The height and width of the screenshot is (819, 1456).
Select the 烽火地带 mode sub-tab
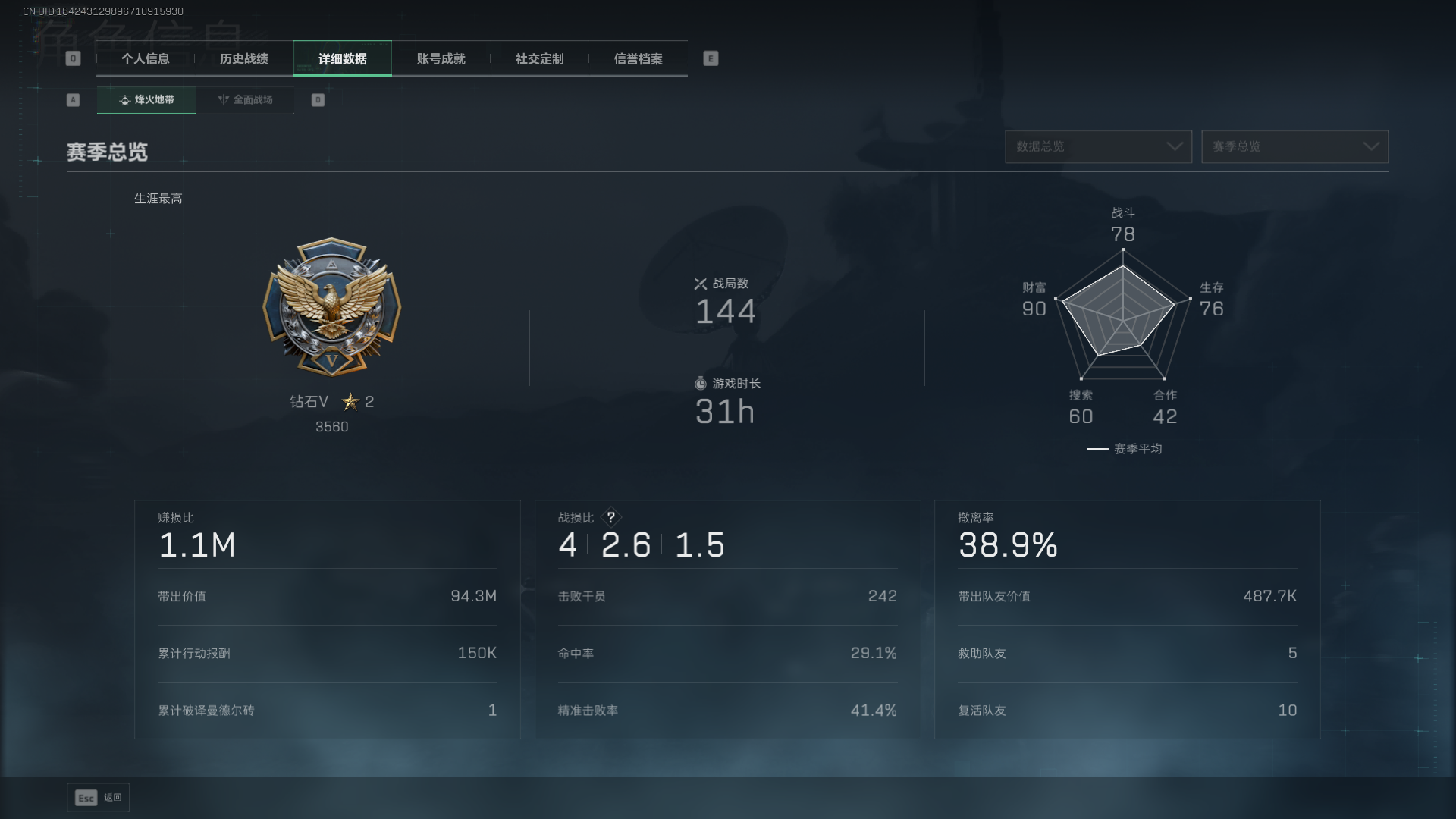146,100
